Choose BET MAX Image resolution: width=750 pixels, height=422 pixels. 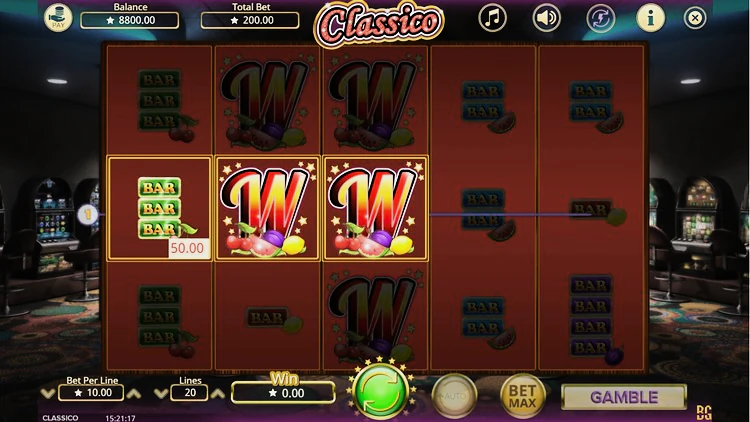tap(522, 394)
